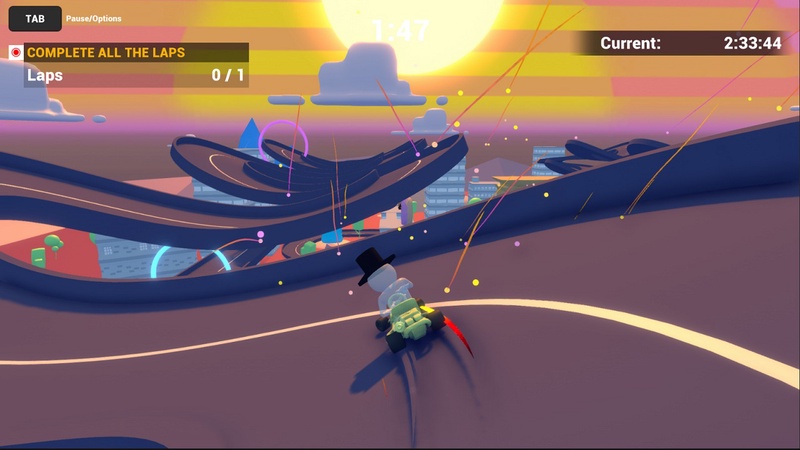The width and height of the screenshot is (800, 450).
Task: Select the Complete All The Laps objective
Action: (106, 52)
